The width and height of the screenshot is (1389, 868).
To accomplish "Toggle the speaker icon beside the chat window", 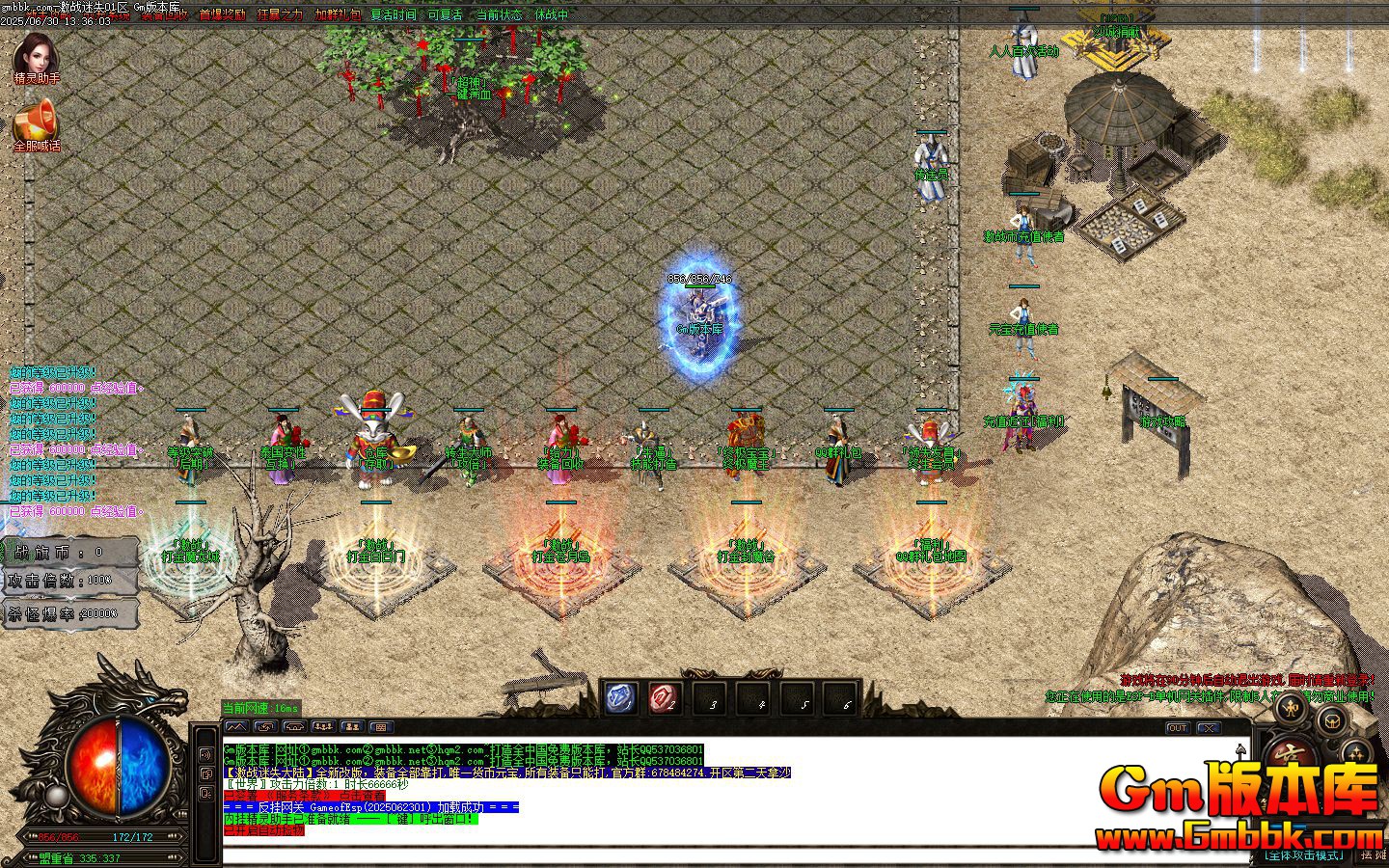I will (x=204, y=755).
